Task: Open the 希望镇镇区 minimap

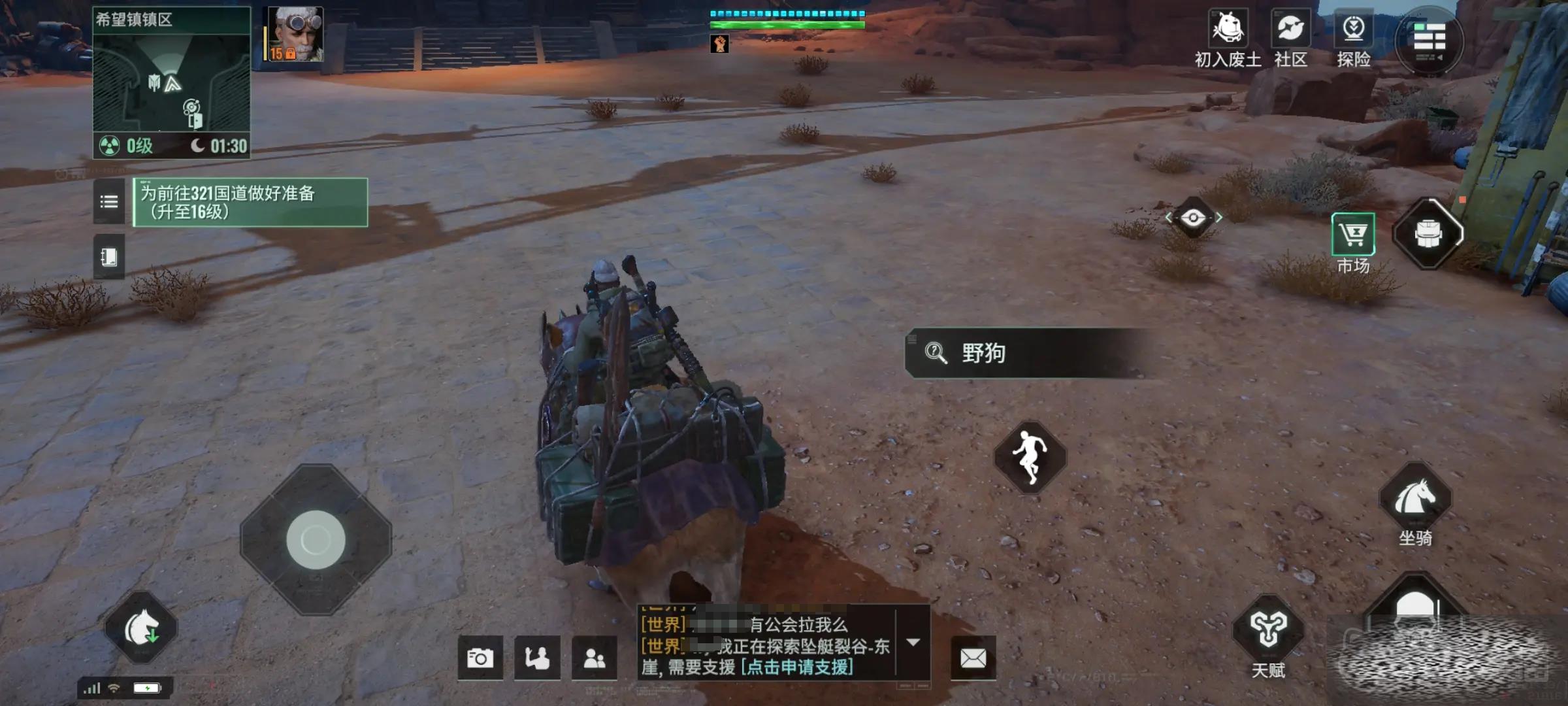Action: click(171, 82)
